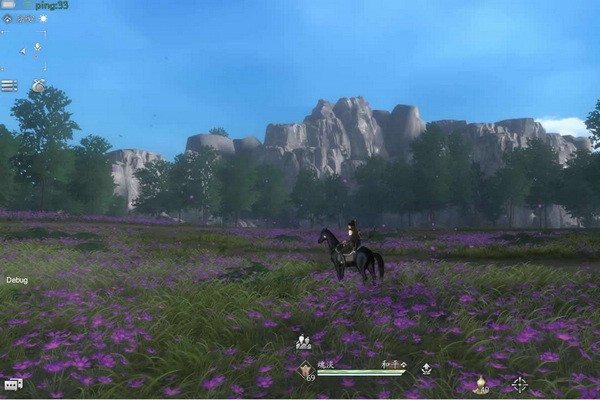Tap the chat icon in the bottom corner
Image resolution: width=600 pixels, height=400 pixels.
click(12, 384)
